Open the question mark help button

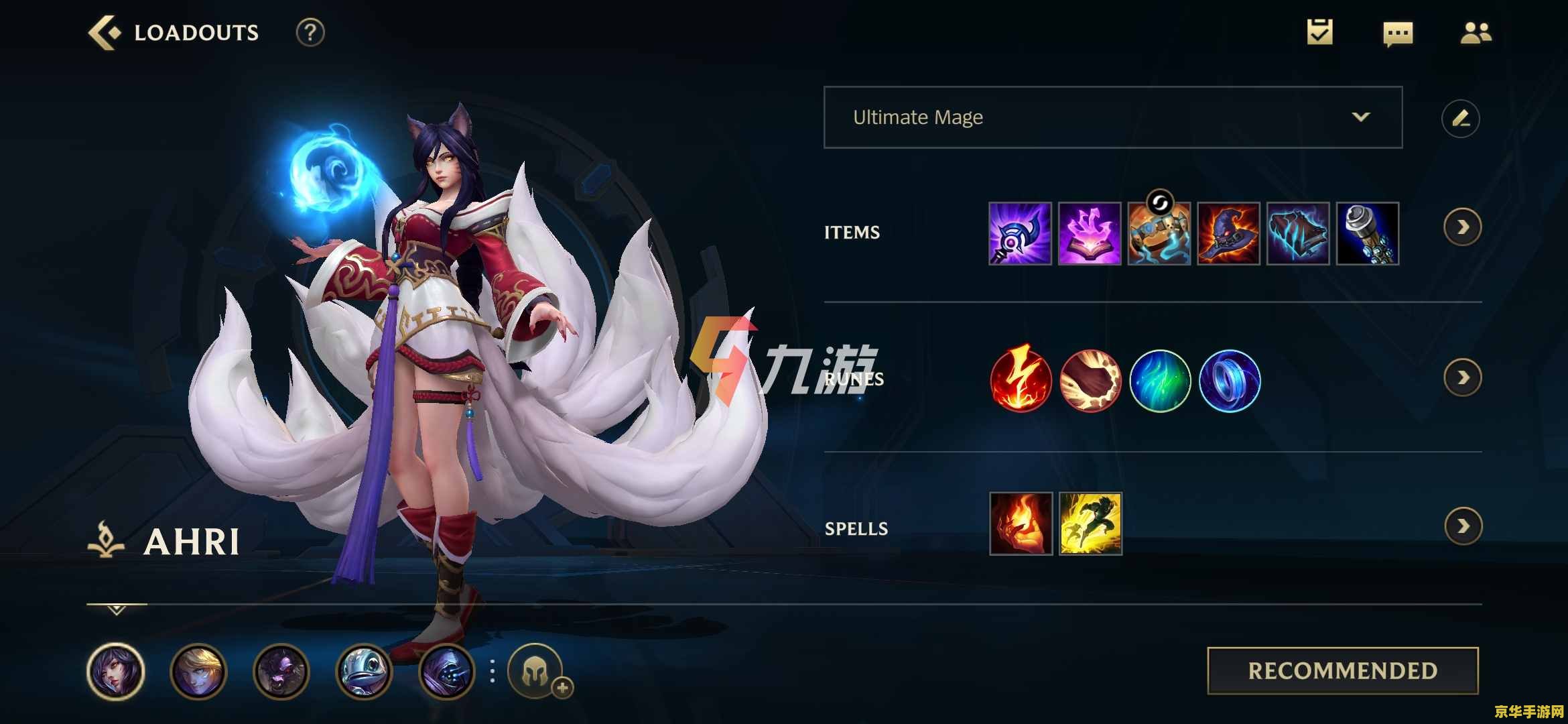[x=310, y=33]
